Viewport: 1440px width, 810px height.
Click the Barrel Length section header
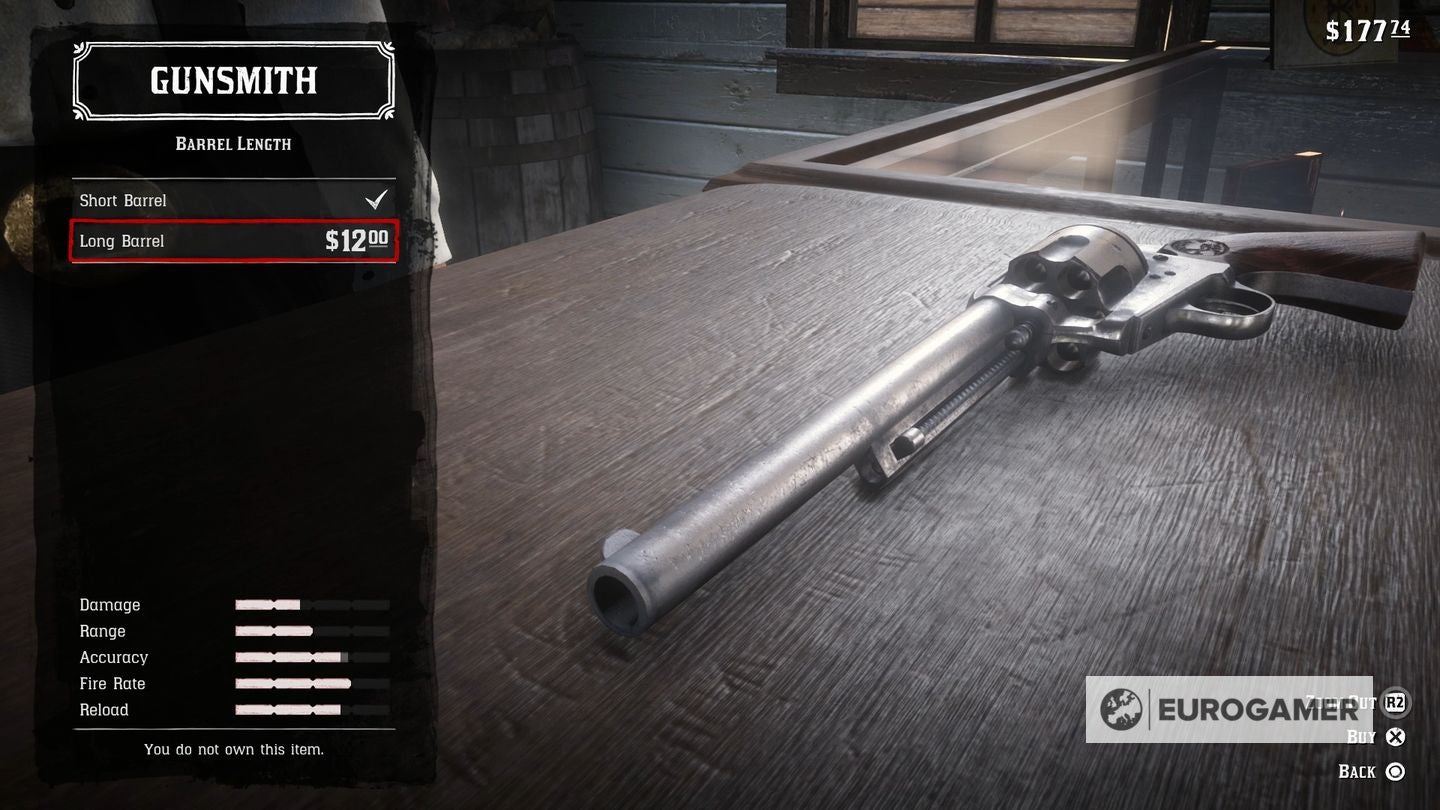tap(233, 143)
